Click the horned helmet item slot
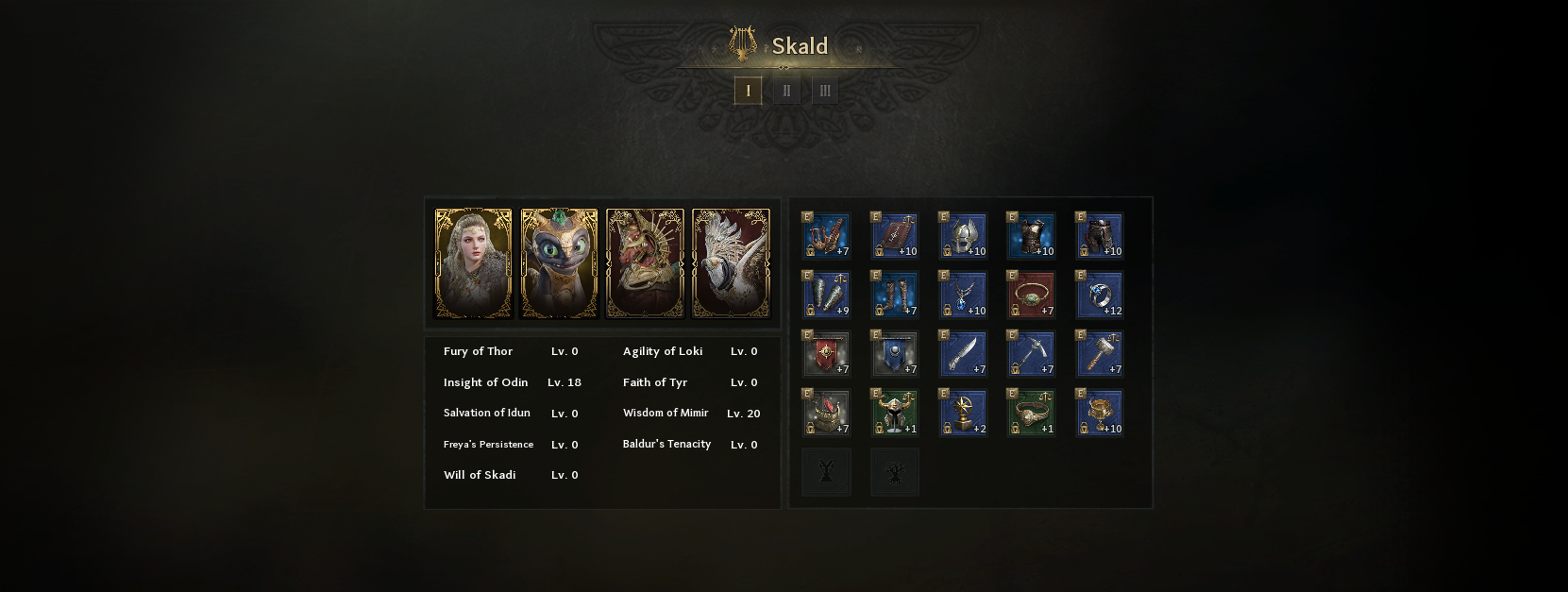This screenshot has width=1568, height=592. (x=894, y=414)
